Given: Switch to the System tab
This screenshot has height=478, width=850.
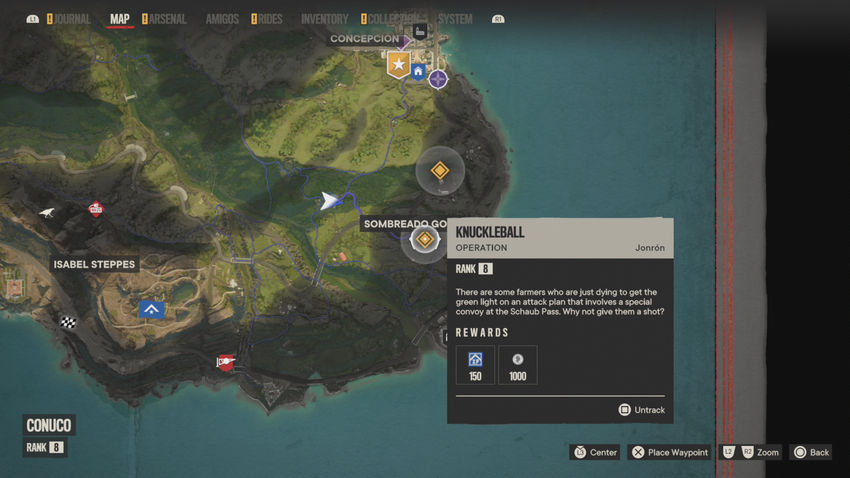Looking at the screenshot, I should pos(455,19).
